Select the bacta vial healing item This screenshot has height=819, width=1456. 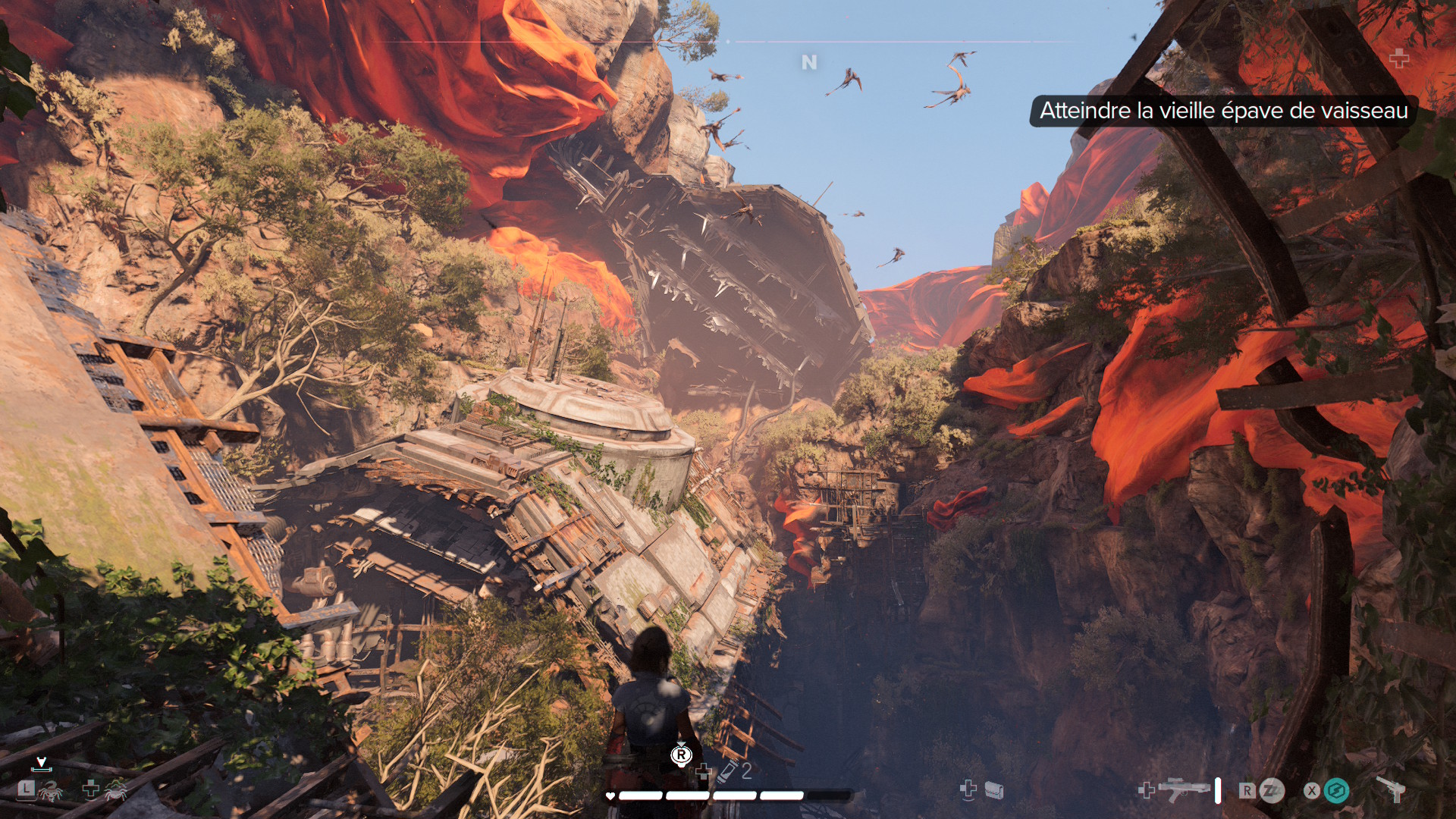(728, 771)
